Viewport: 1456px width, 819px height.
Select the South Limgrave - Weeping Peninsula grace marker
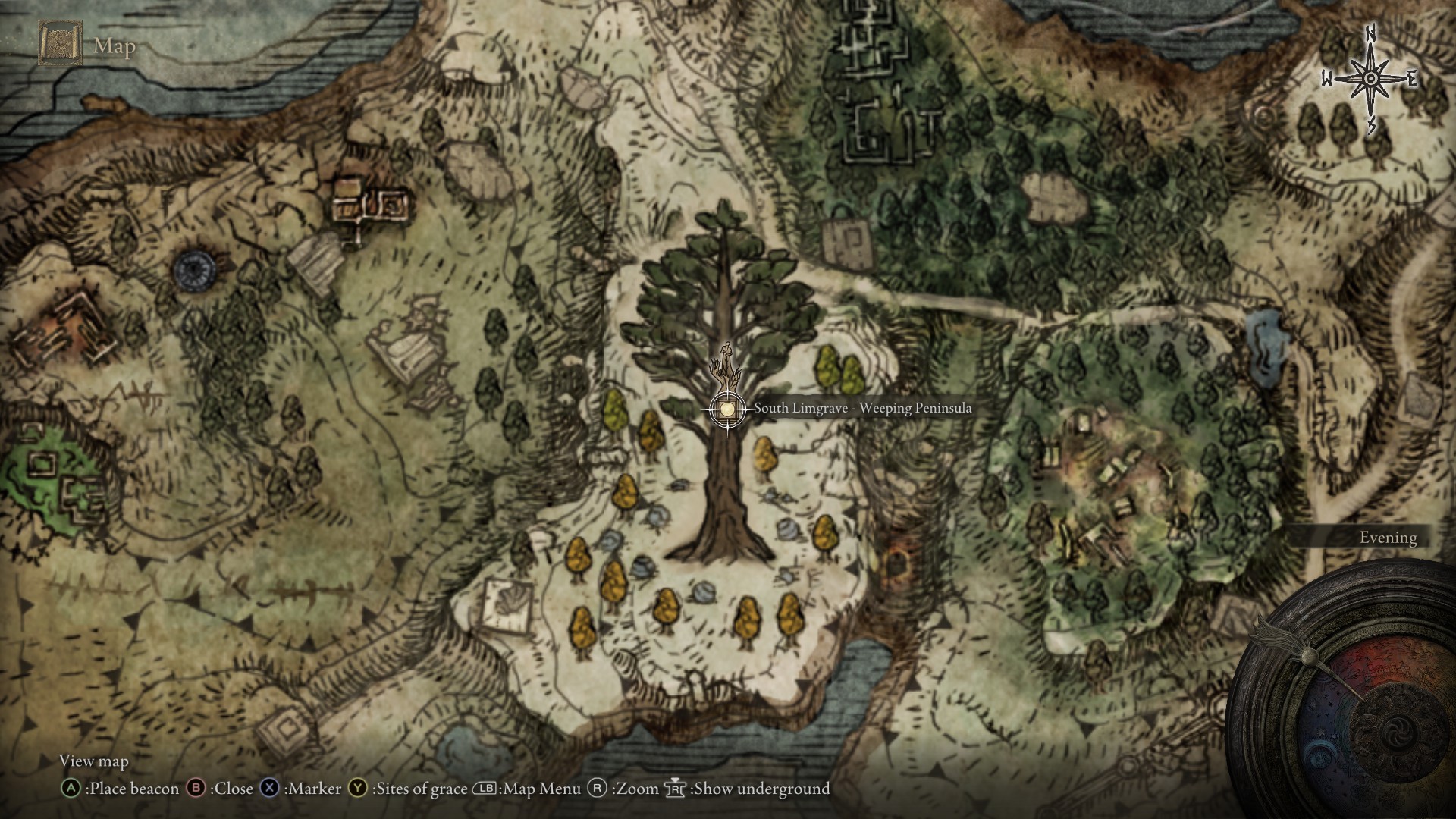coord(727,409)
